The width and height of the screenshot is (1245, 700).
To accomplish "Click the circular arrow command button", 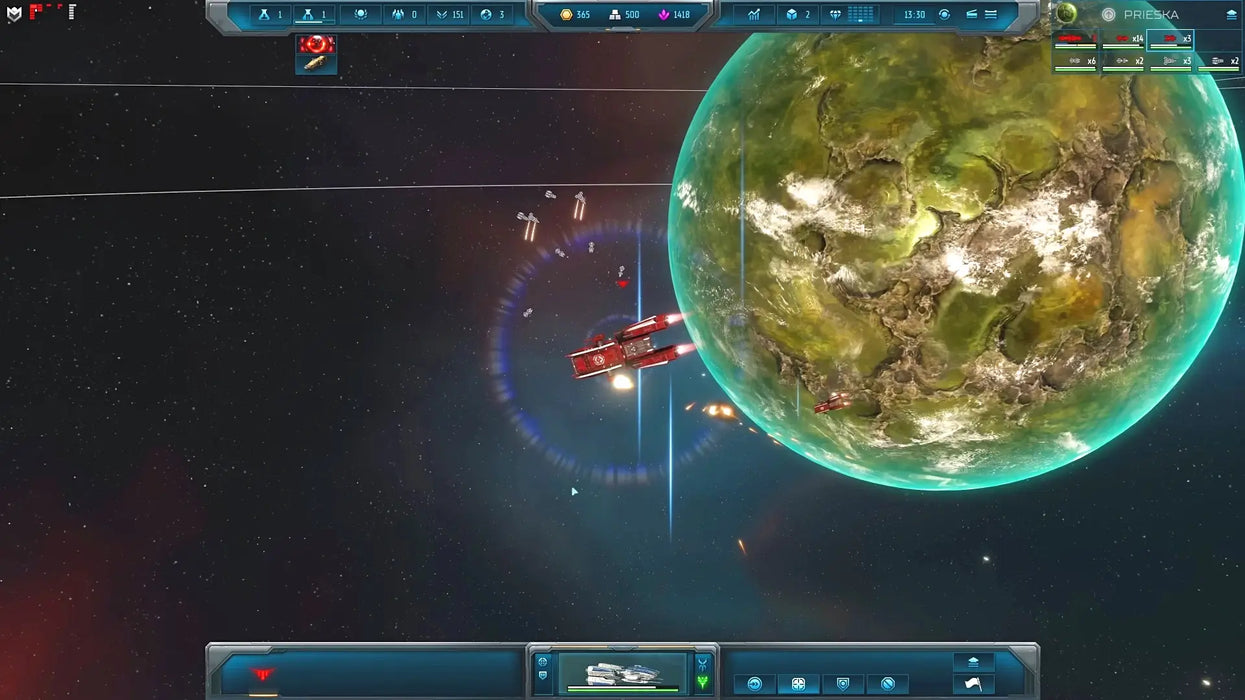I will pos(755,684).
